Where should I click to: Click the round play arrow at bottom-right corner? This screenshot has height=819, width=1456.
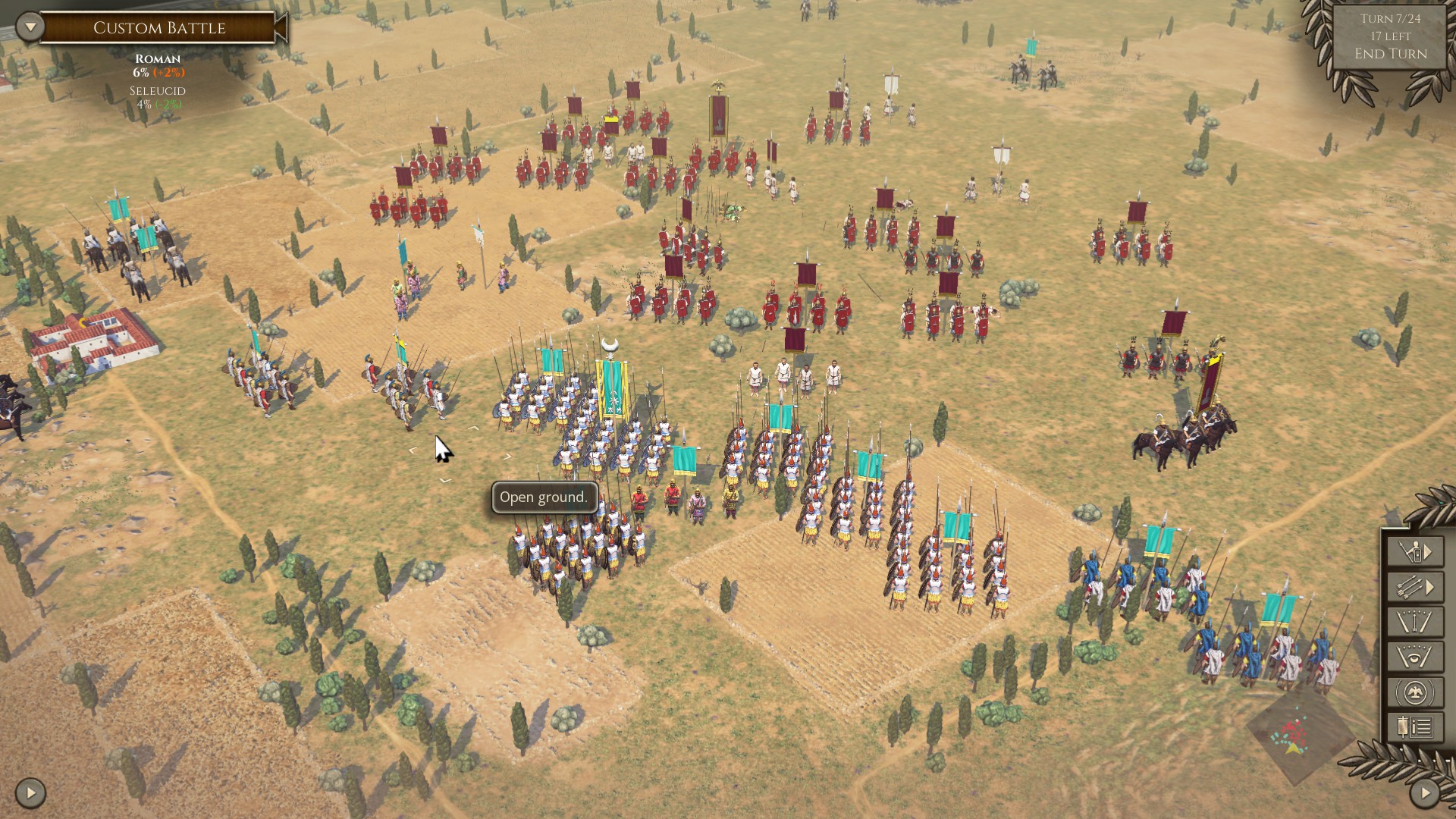pyautogui.click(x=1424, y=793)
